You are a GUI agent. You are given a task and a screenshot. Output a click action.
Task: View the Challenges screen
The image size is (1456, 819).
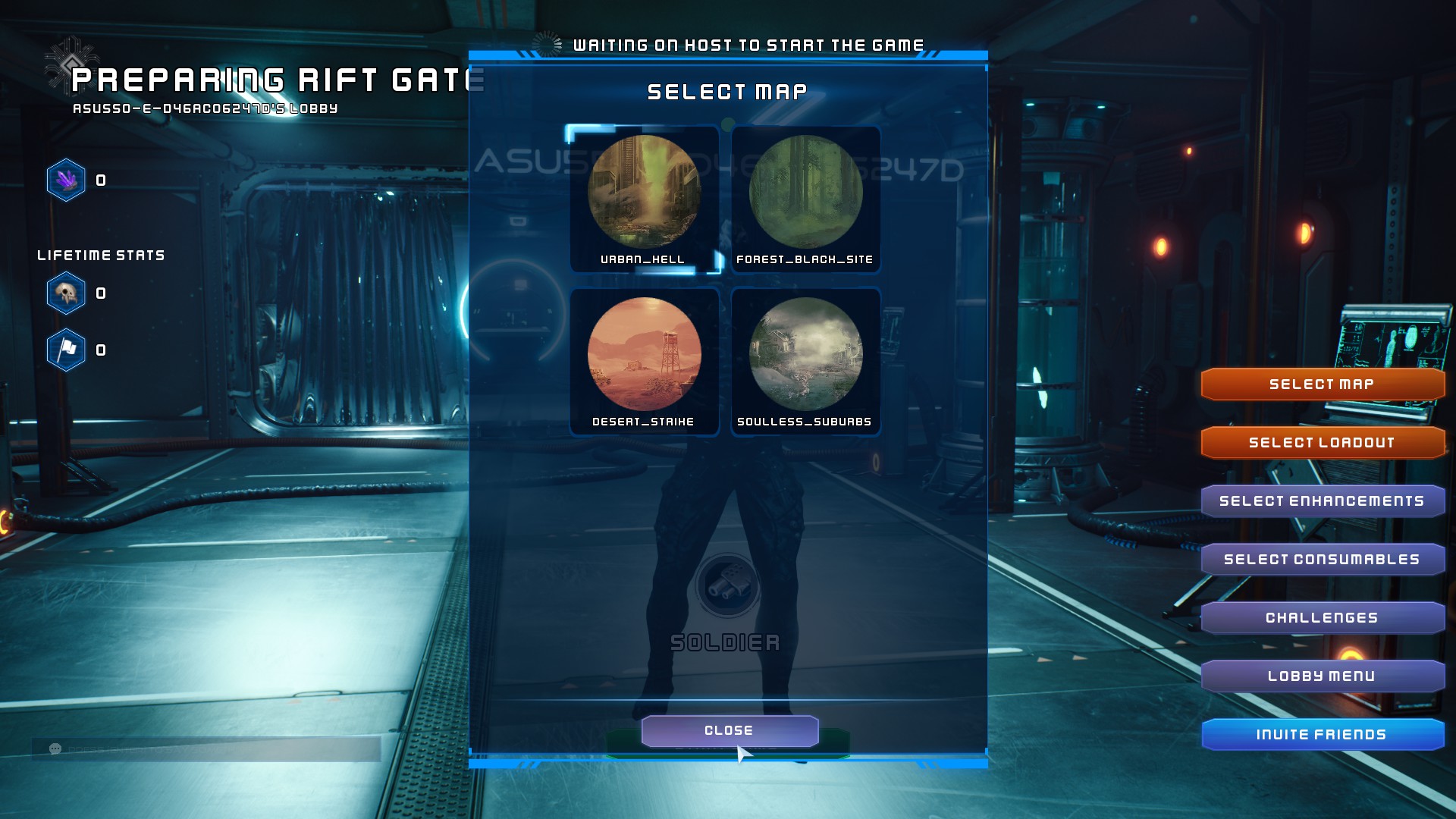click(x=1322, y=618)
